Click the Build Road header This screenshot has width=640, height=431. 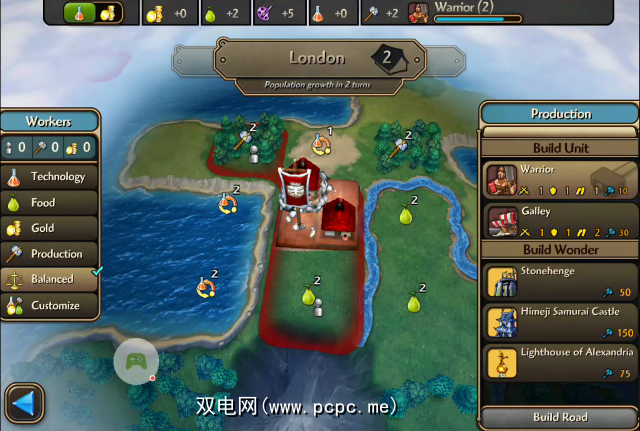pyautogui.click(x=560, y=417)
